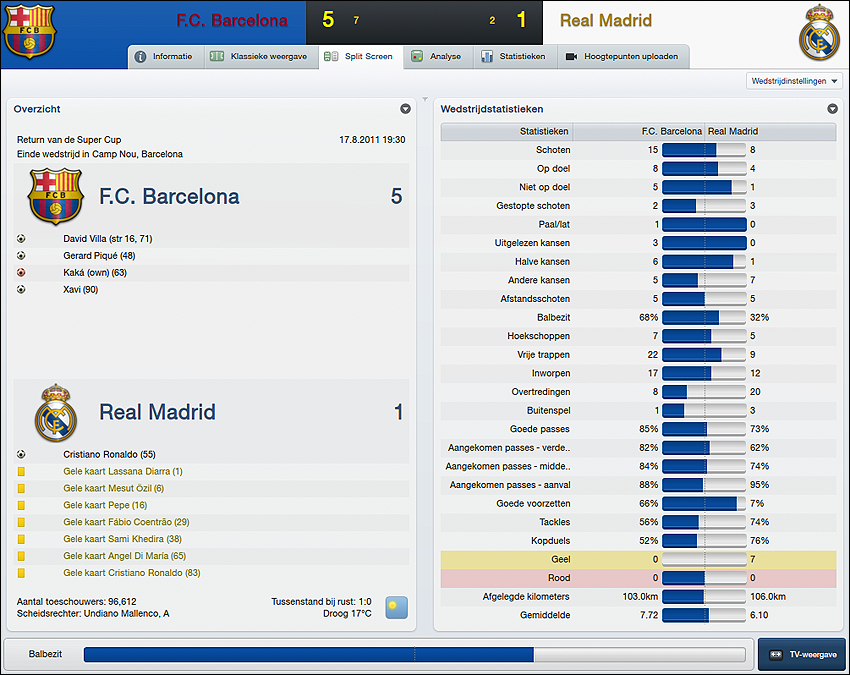Viewport: 850px width, 675px height.
Task: Click the Real Madrid team name in overview
Action: (157, 412)
